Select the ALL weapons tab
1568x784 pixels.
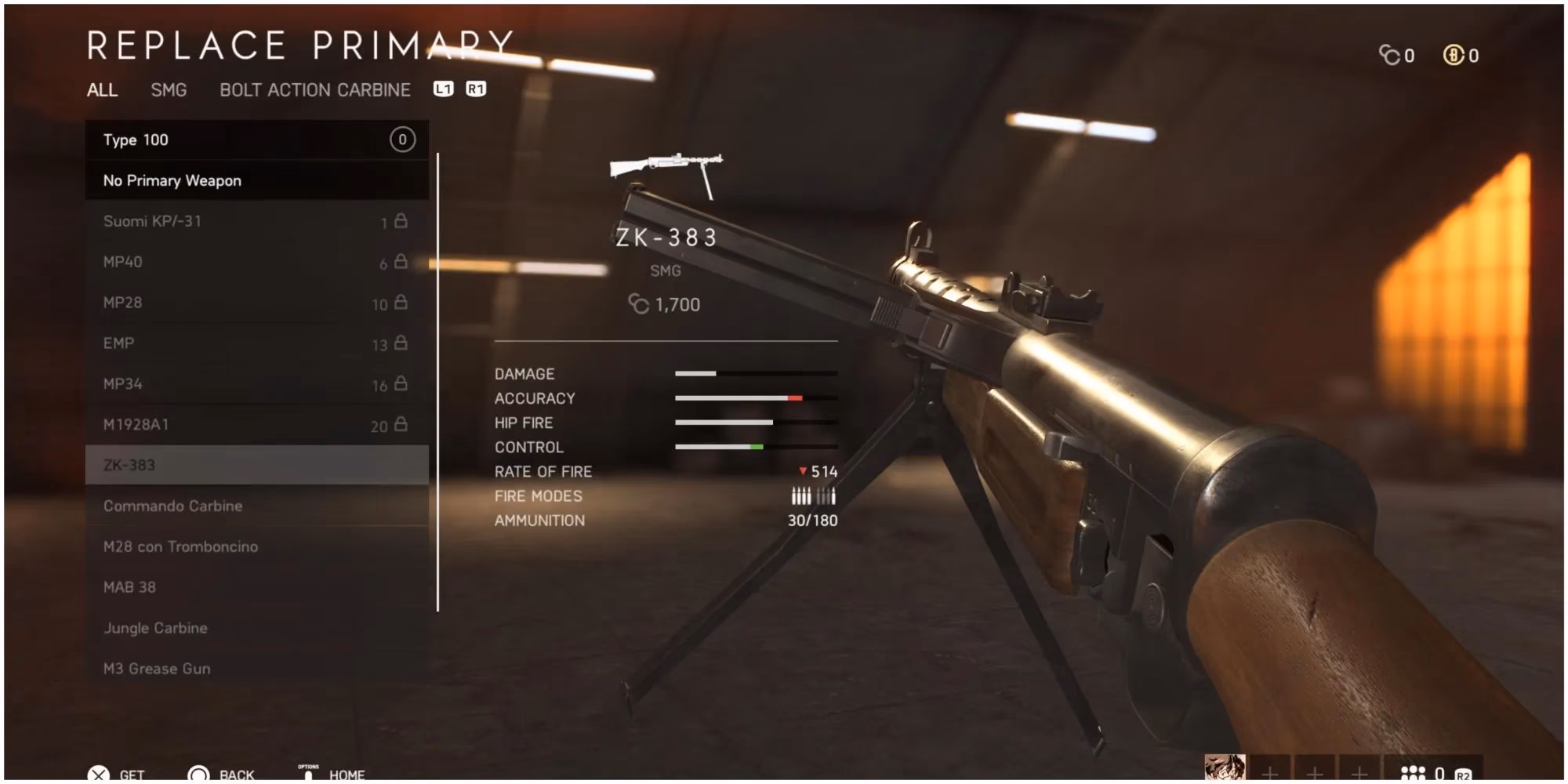pos(103,89)
